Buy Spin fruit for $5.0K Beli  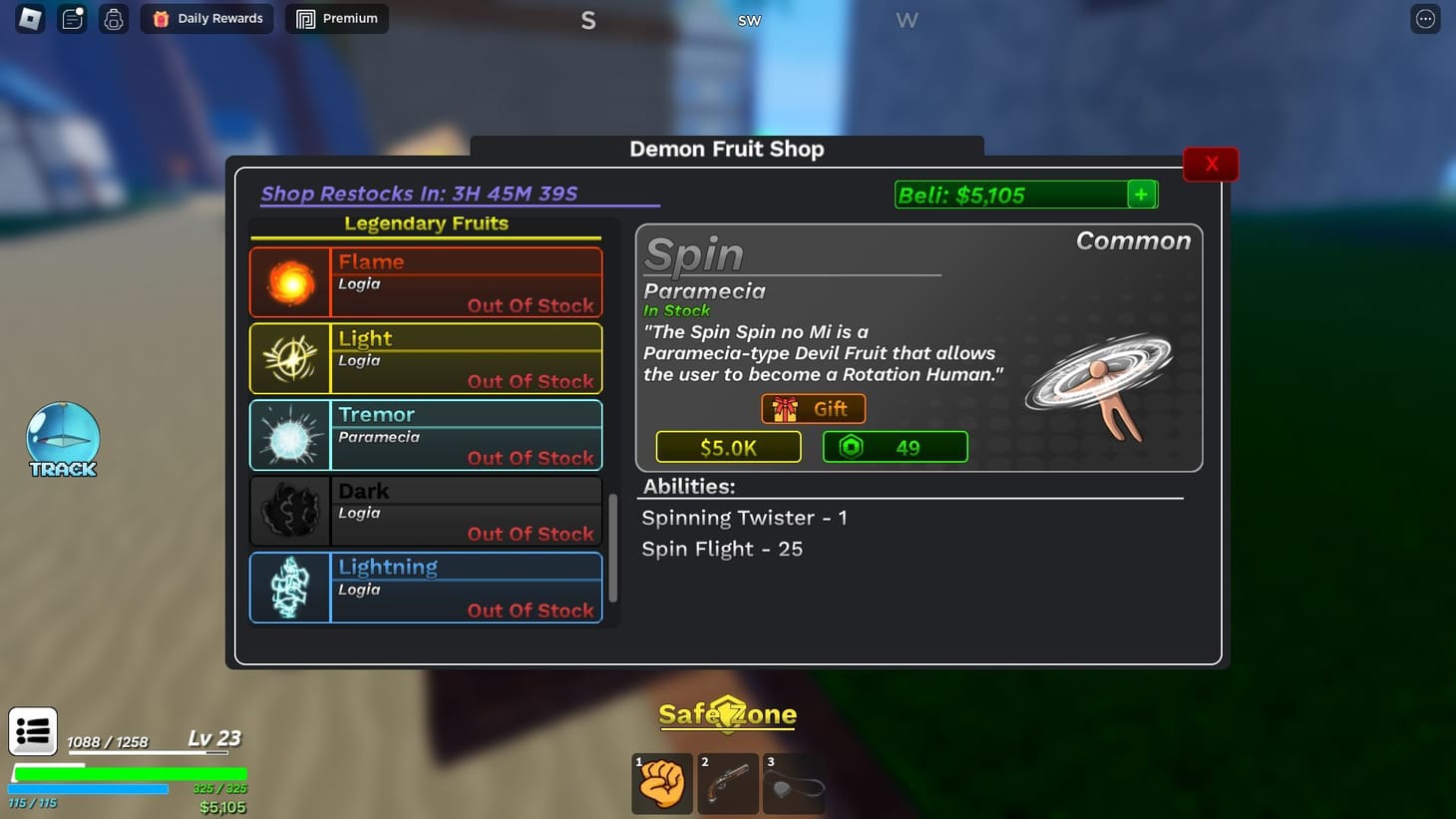tap(728, 447)
